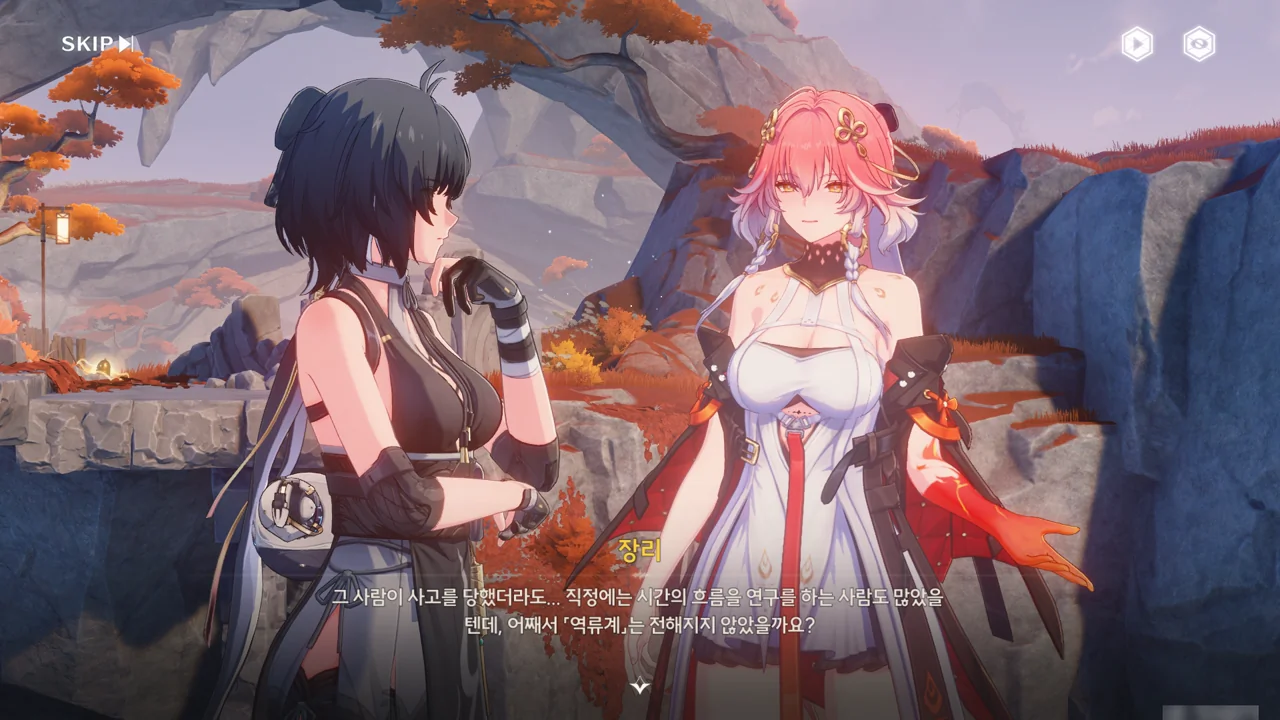Toggle auto-play for the dialogue

1137,44
